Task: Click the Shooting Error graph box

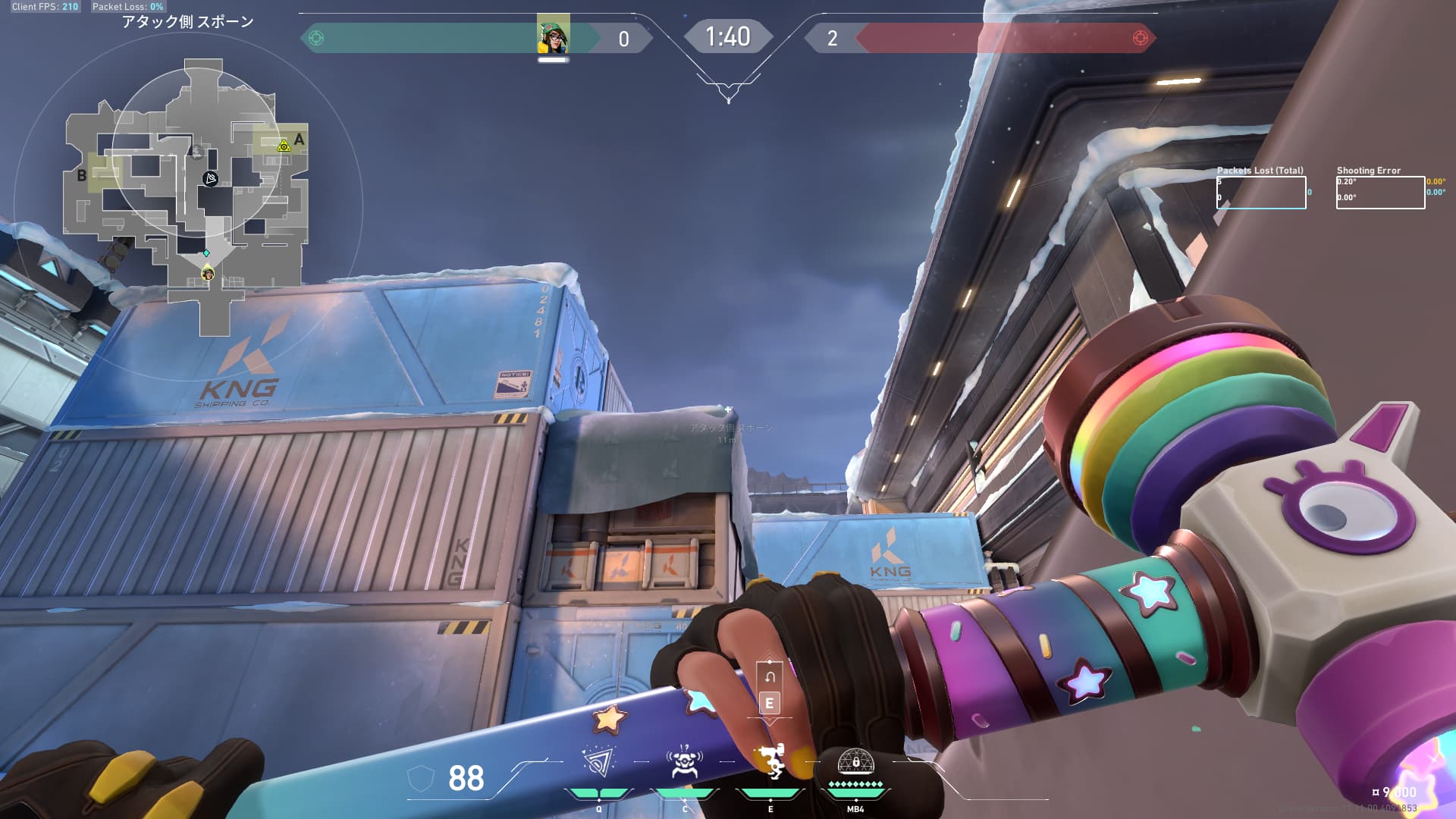Action: (1380, 193)
